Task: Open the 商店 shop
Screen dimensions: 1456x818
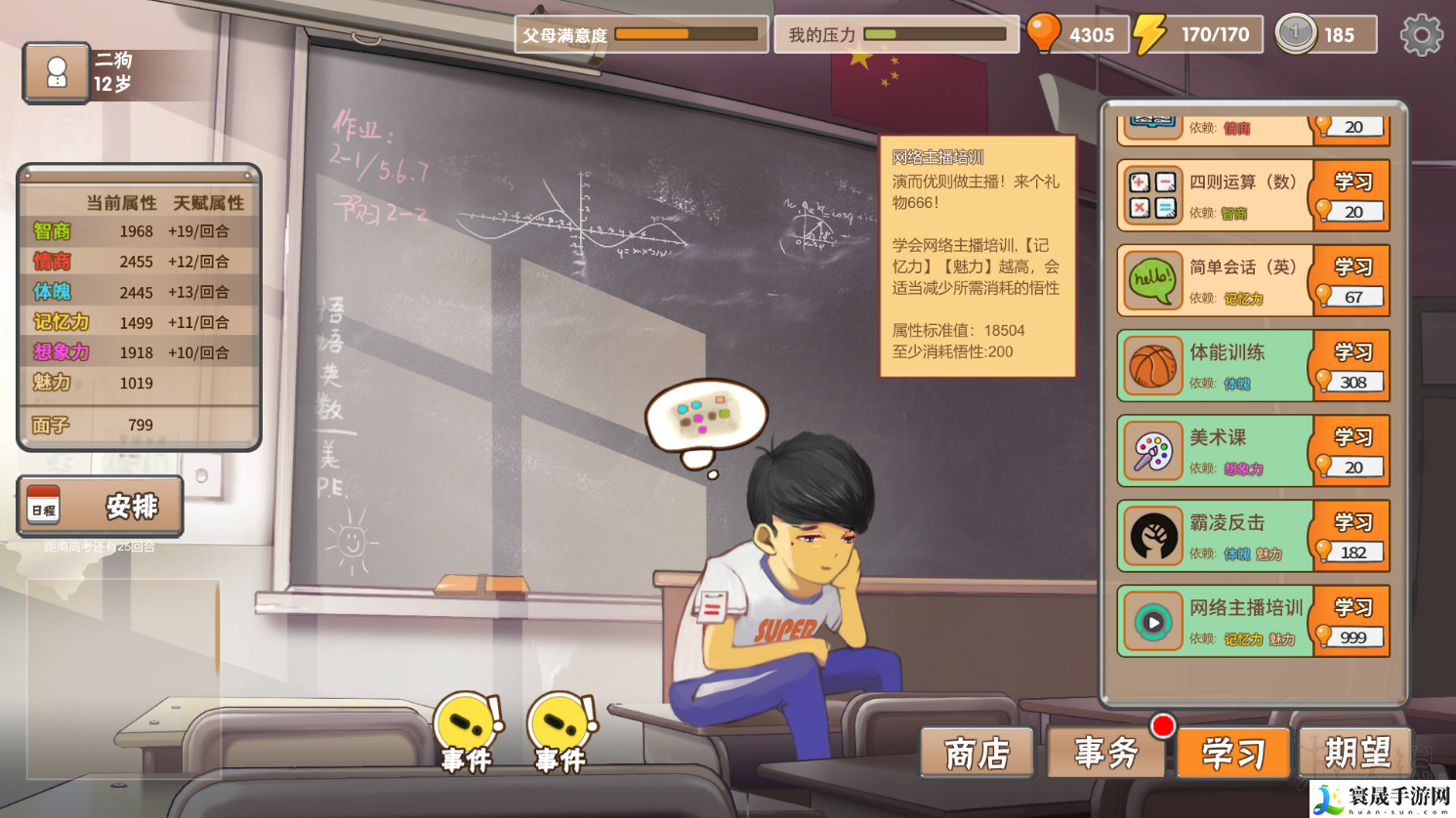Action: pos(977,753)
